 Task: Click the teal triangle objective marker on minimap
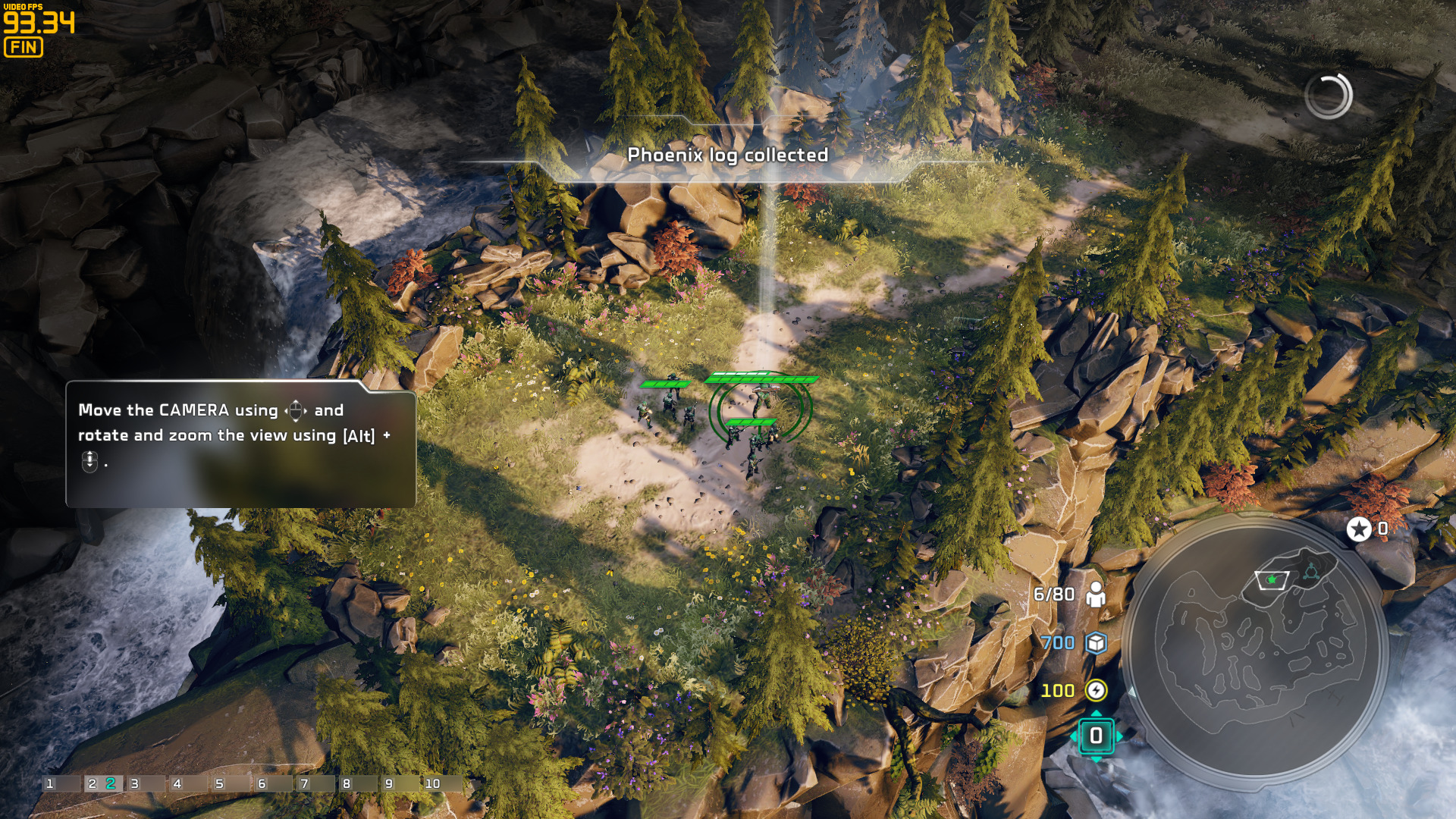coord(1311,571)
